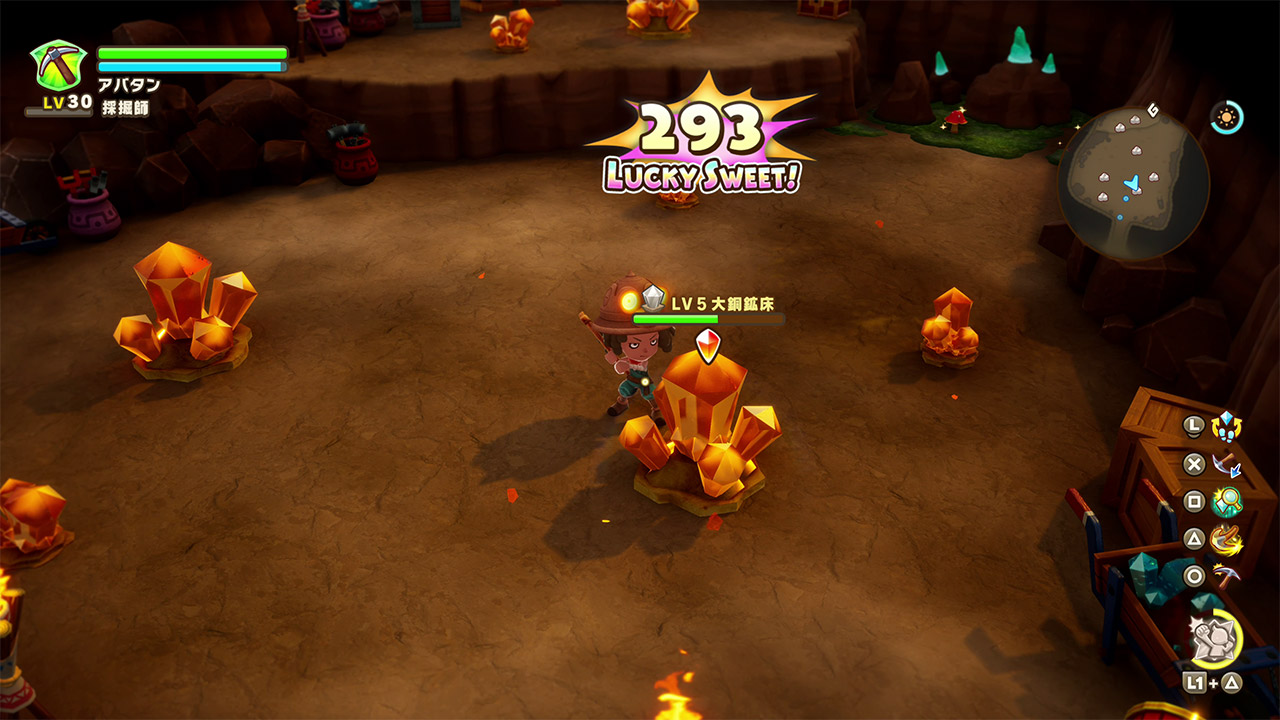Screen dimensions: 1280x720
Task: Click the sun day-cycle indicator
Action: point(1225,117)
